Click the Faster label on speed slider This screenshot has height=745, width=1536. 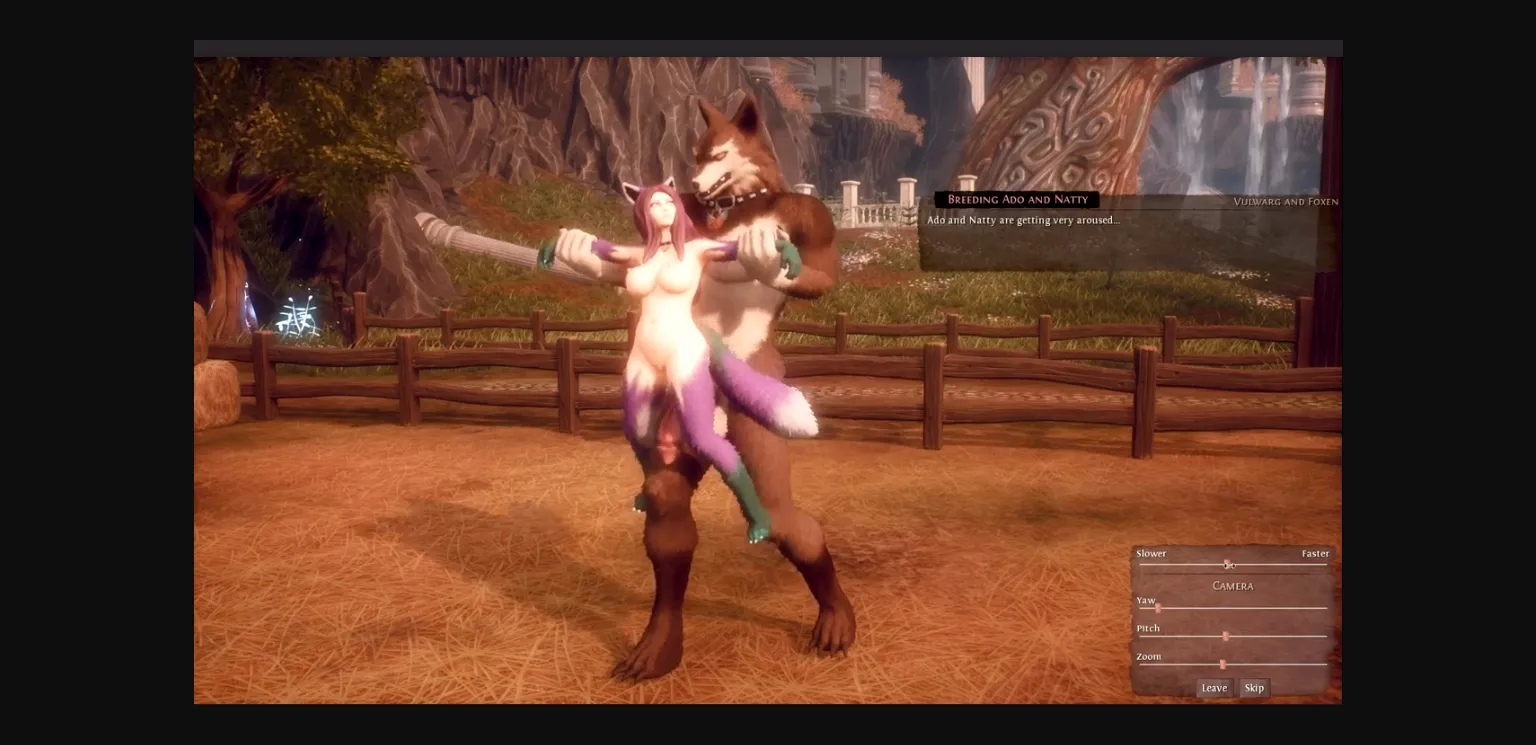pyautogui.click(x=1315, y=553)
